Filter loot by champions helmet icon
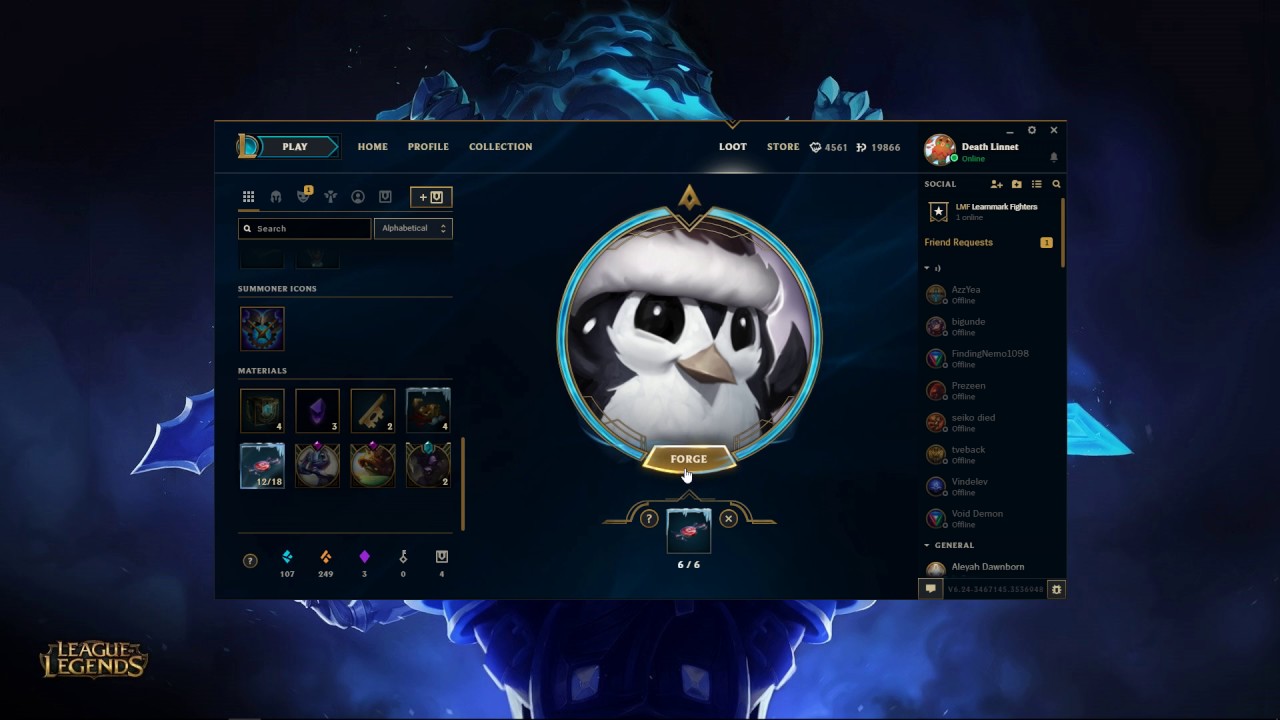 [x=276, y=197]
